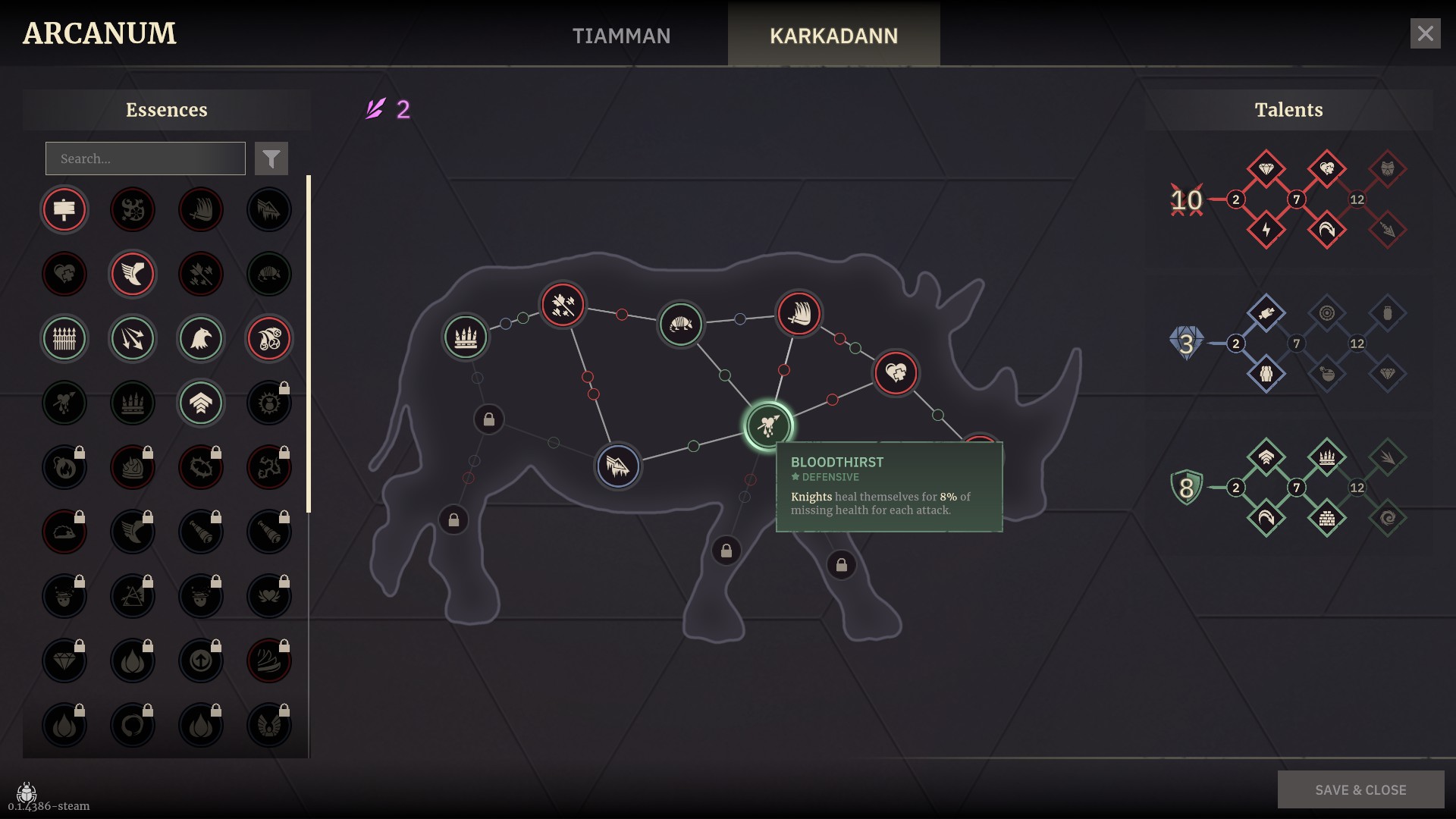1456x819 pixels.
Task: Choose the green brick wall talent
Action: 1326,518
